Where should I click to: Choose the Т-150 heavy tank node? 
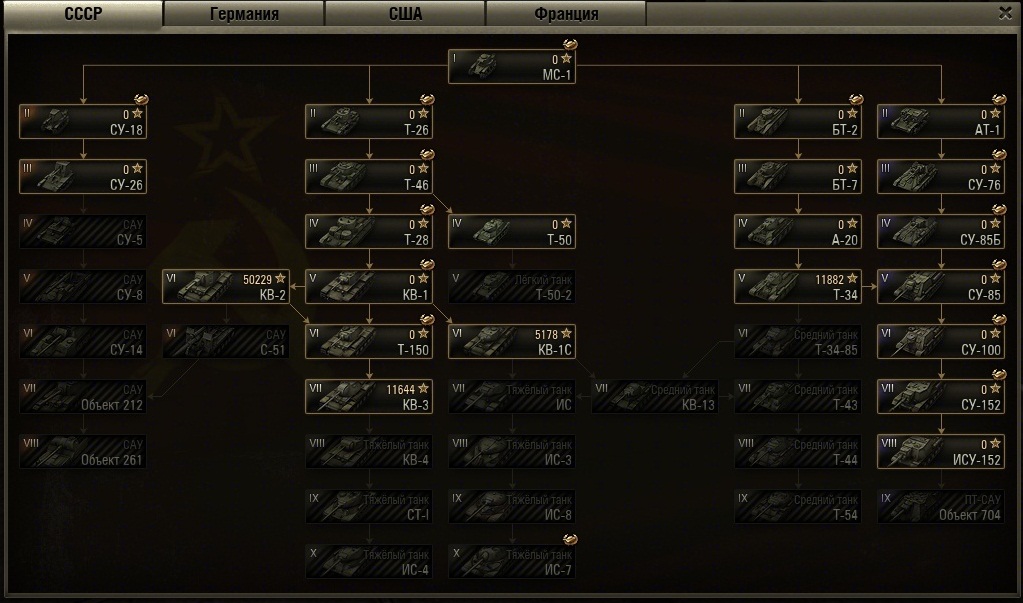369,341
